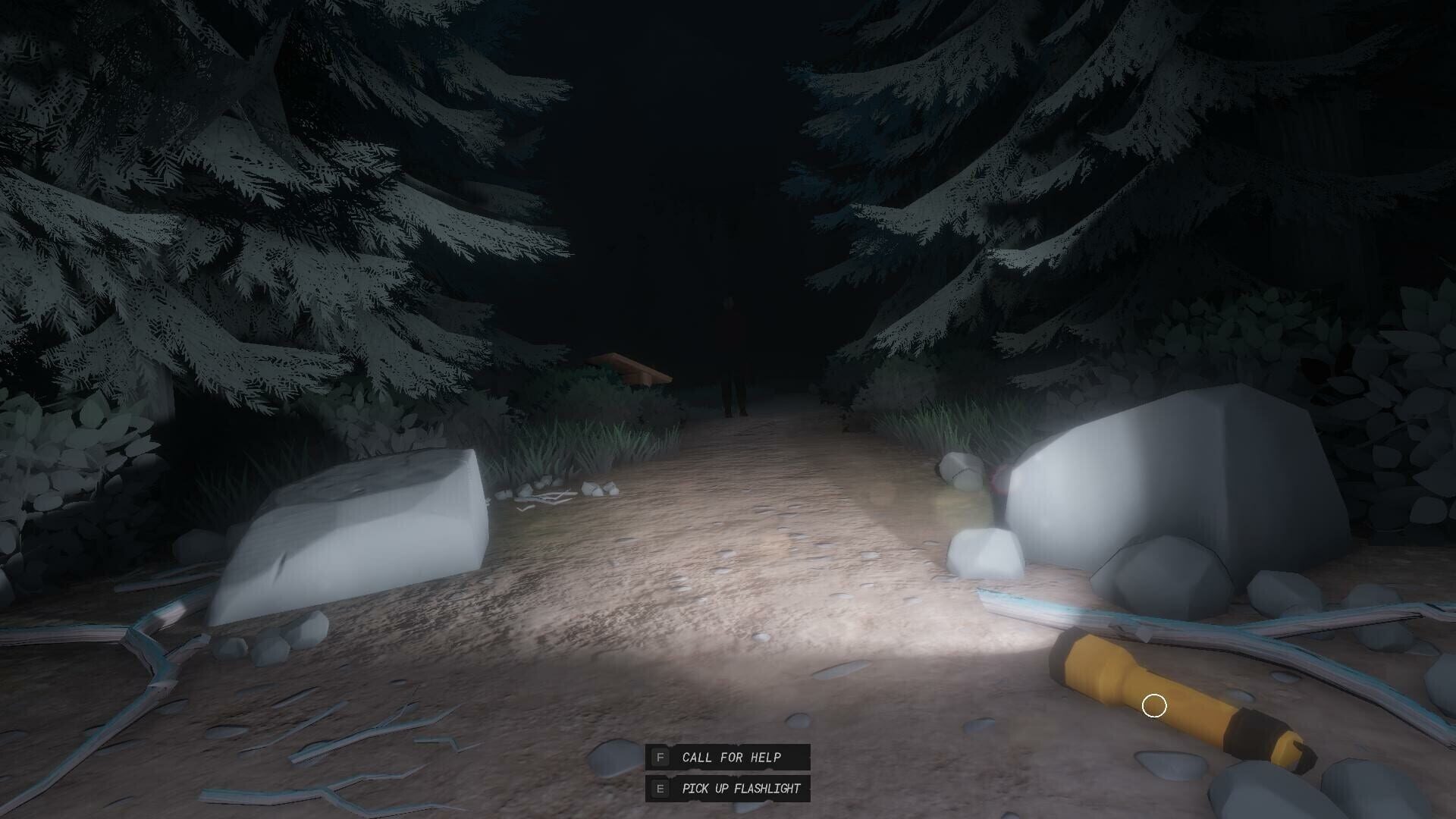Click the circular aiming reticle
Image resolution: width=1456 pixels, height=819 pixels.
[1155, 705]
